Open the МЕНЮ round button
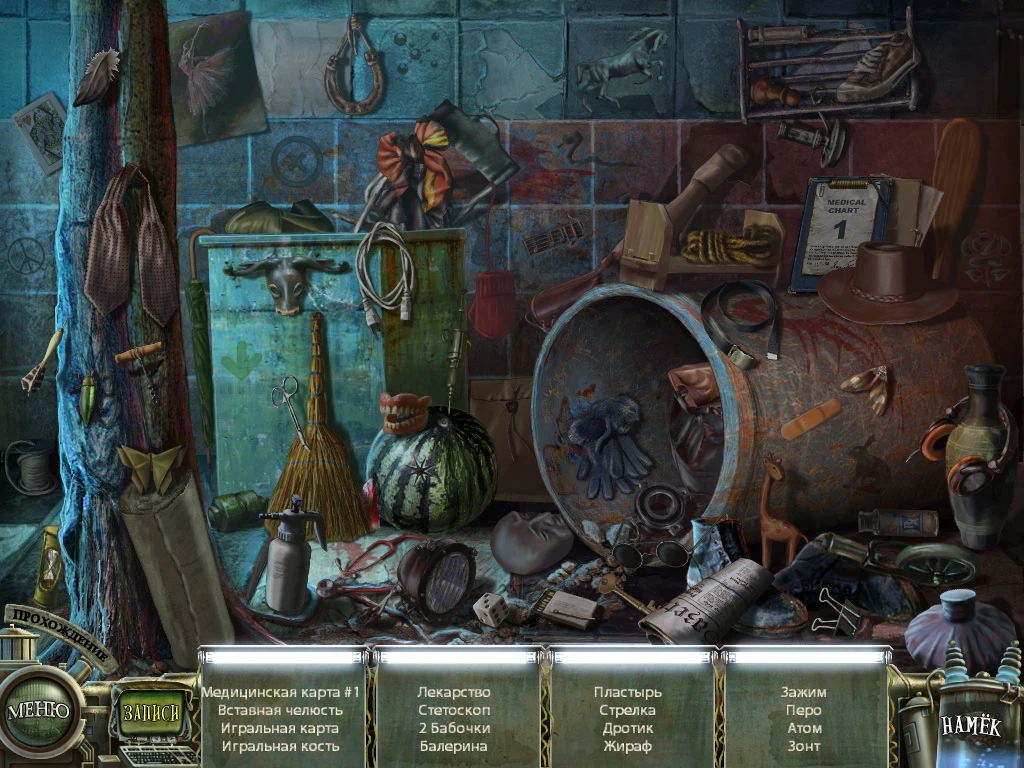The height and width of the screenshot is (768, 1024). coord(40,711)
